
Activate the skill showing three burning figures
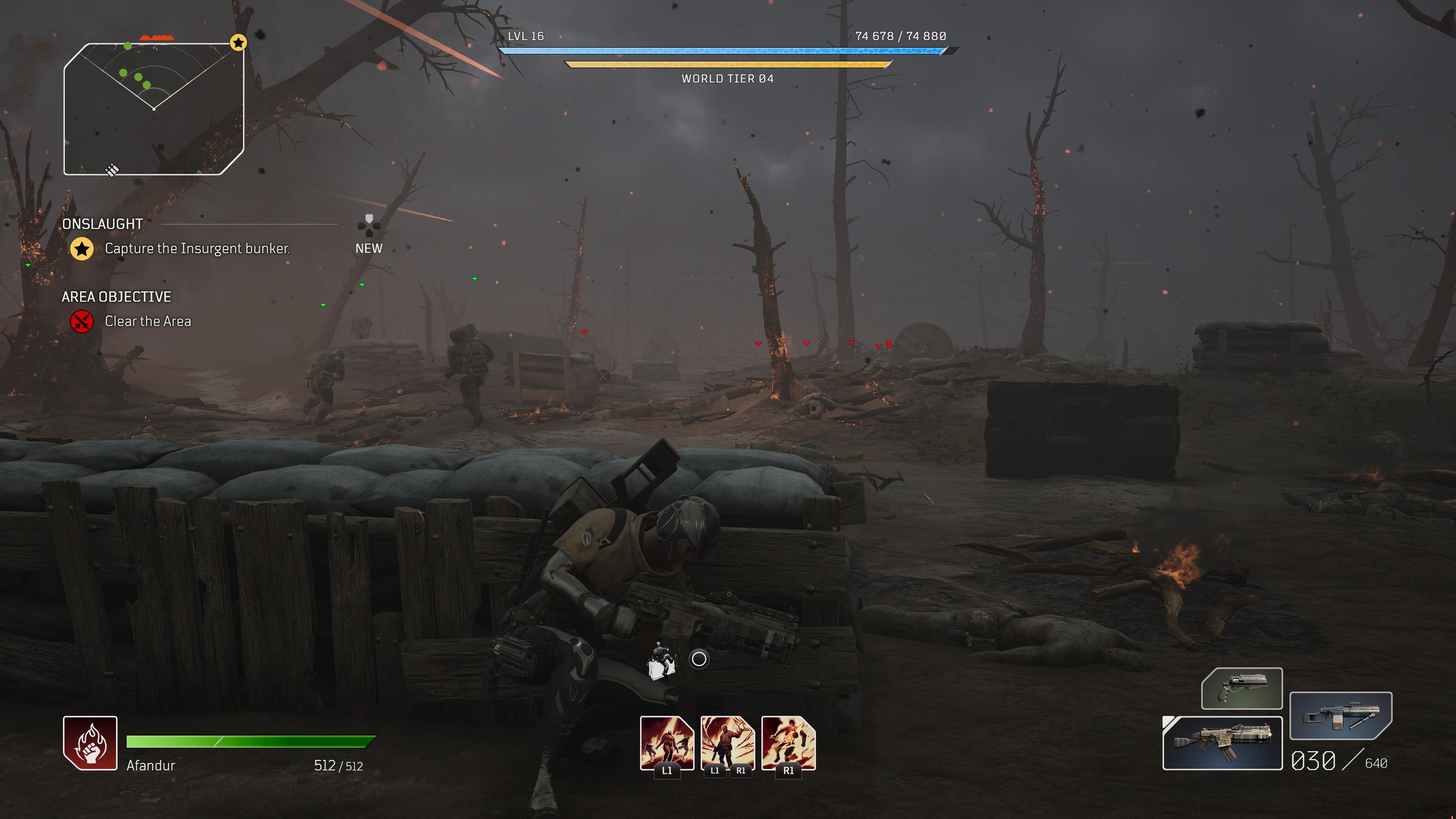coord(667,743)
